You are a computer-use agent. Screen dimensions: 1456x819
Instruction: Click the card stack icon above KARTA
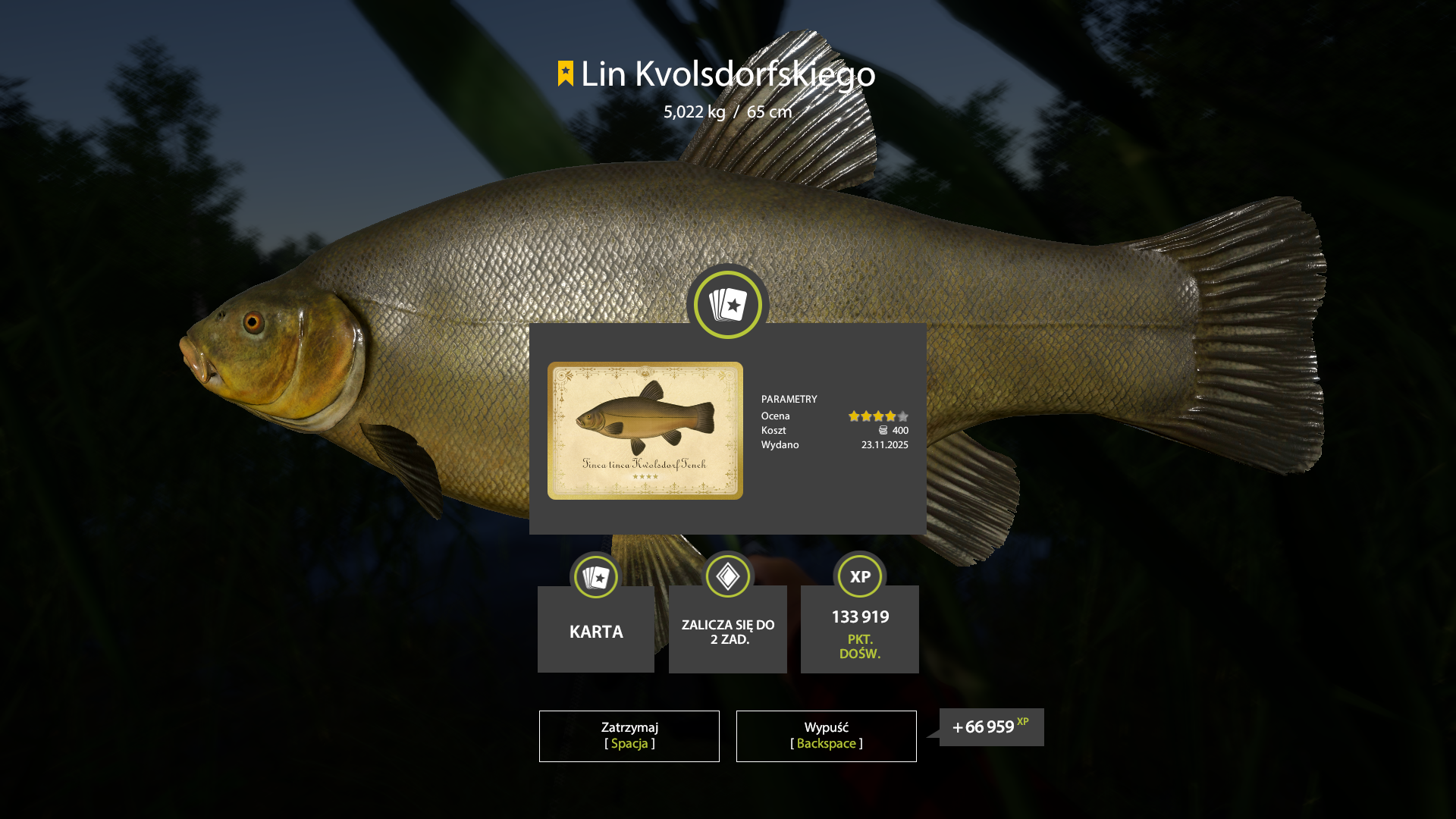pyautogui.click(x=595, y=576)
